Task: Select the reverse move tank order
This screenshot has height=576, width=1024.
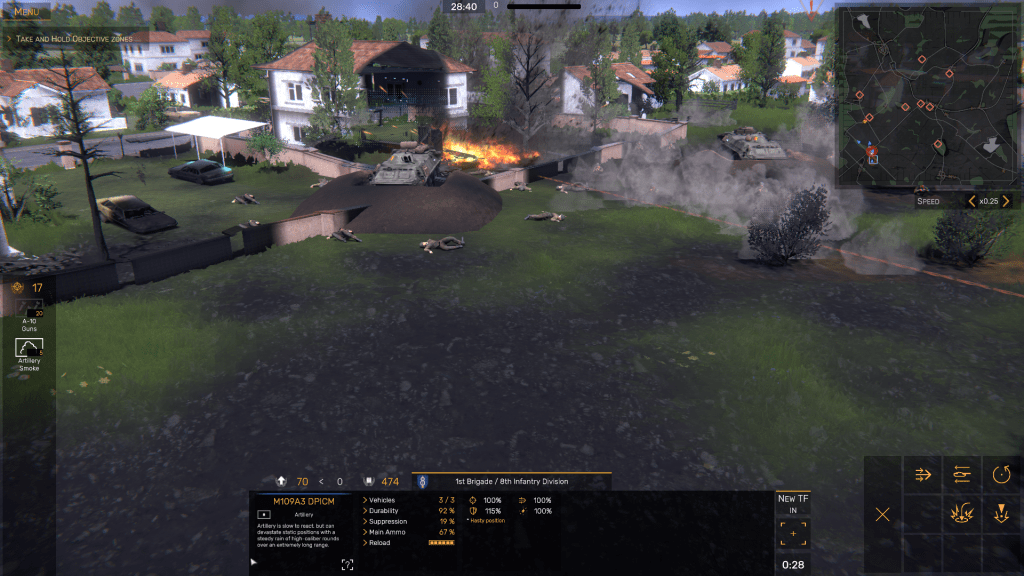Action: (x=962, y=475)
